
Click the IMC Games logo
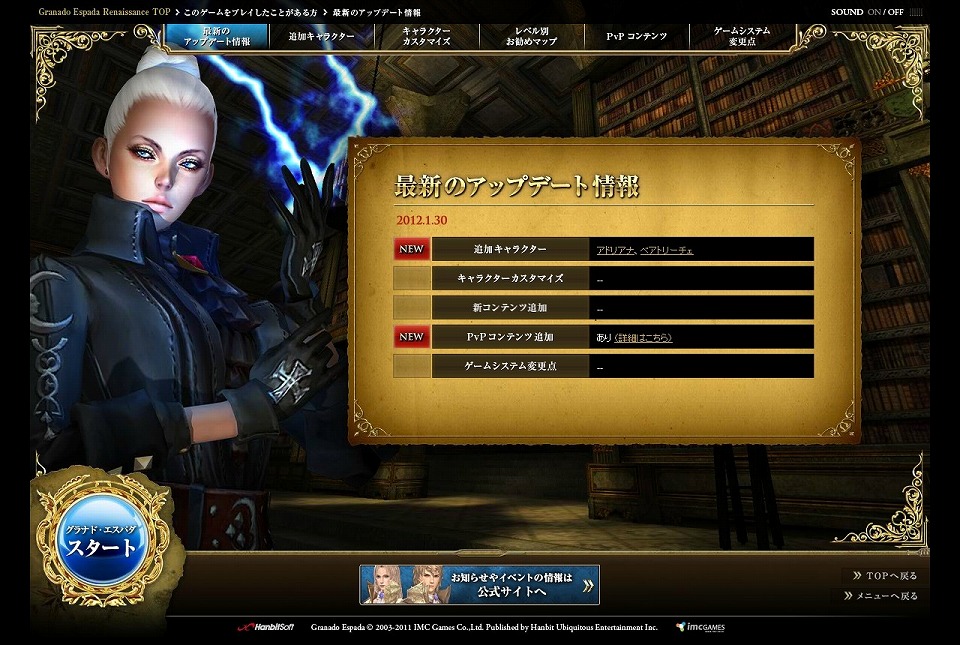(700, 627)
